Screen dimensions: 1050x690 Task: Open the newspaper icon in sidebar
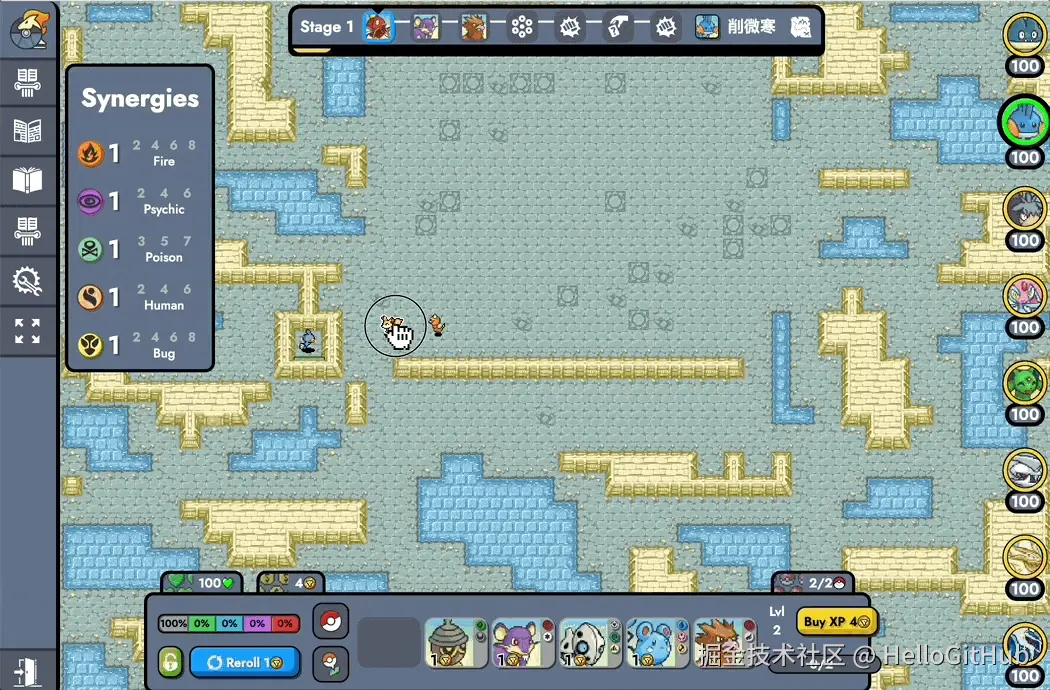(27, 131)
